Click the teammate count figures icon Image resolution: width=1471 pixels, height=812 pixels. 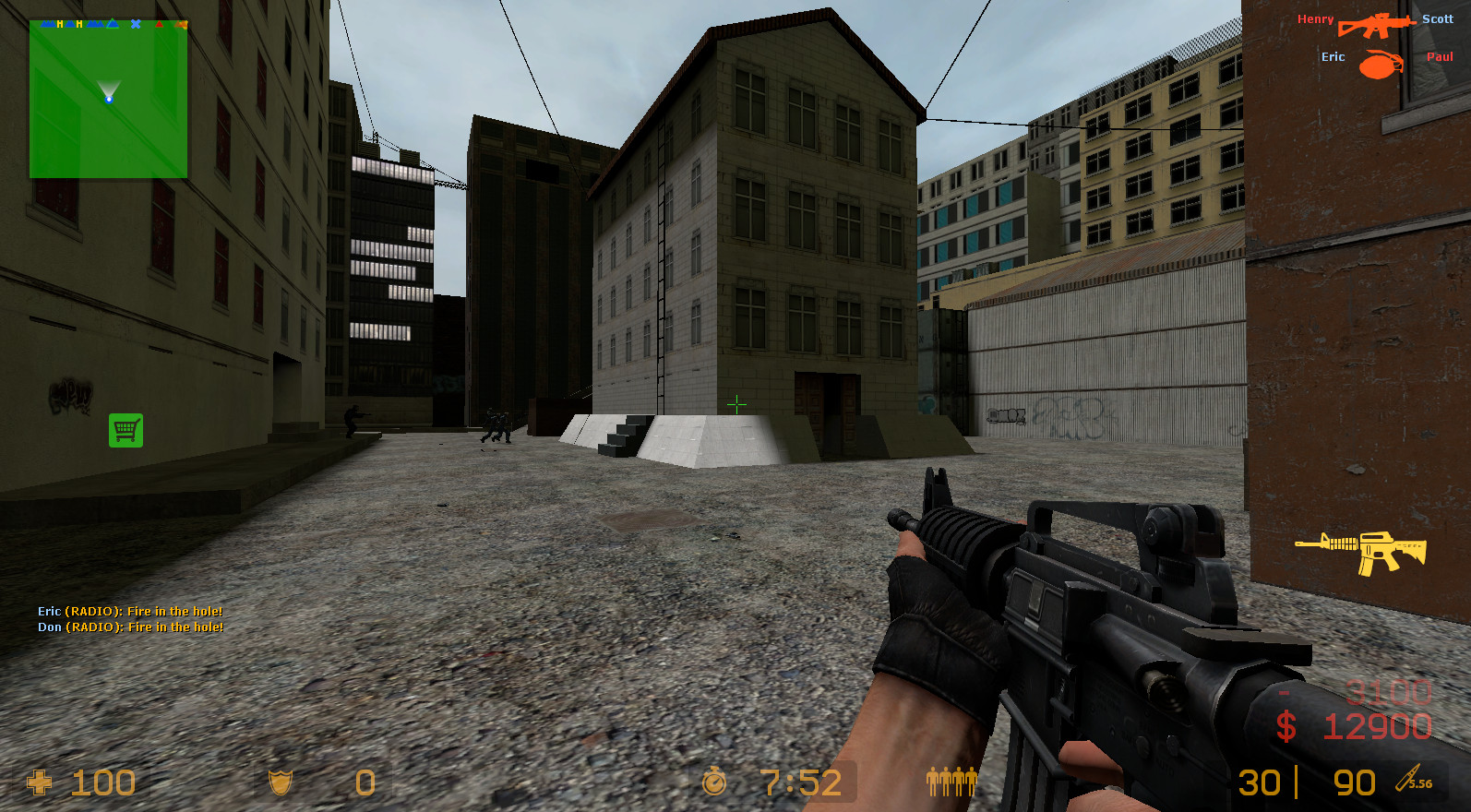(x=951, y=781)
